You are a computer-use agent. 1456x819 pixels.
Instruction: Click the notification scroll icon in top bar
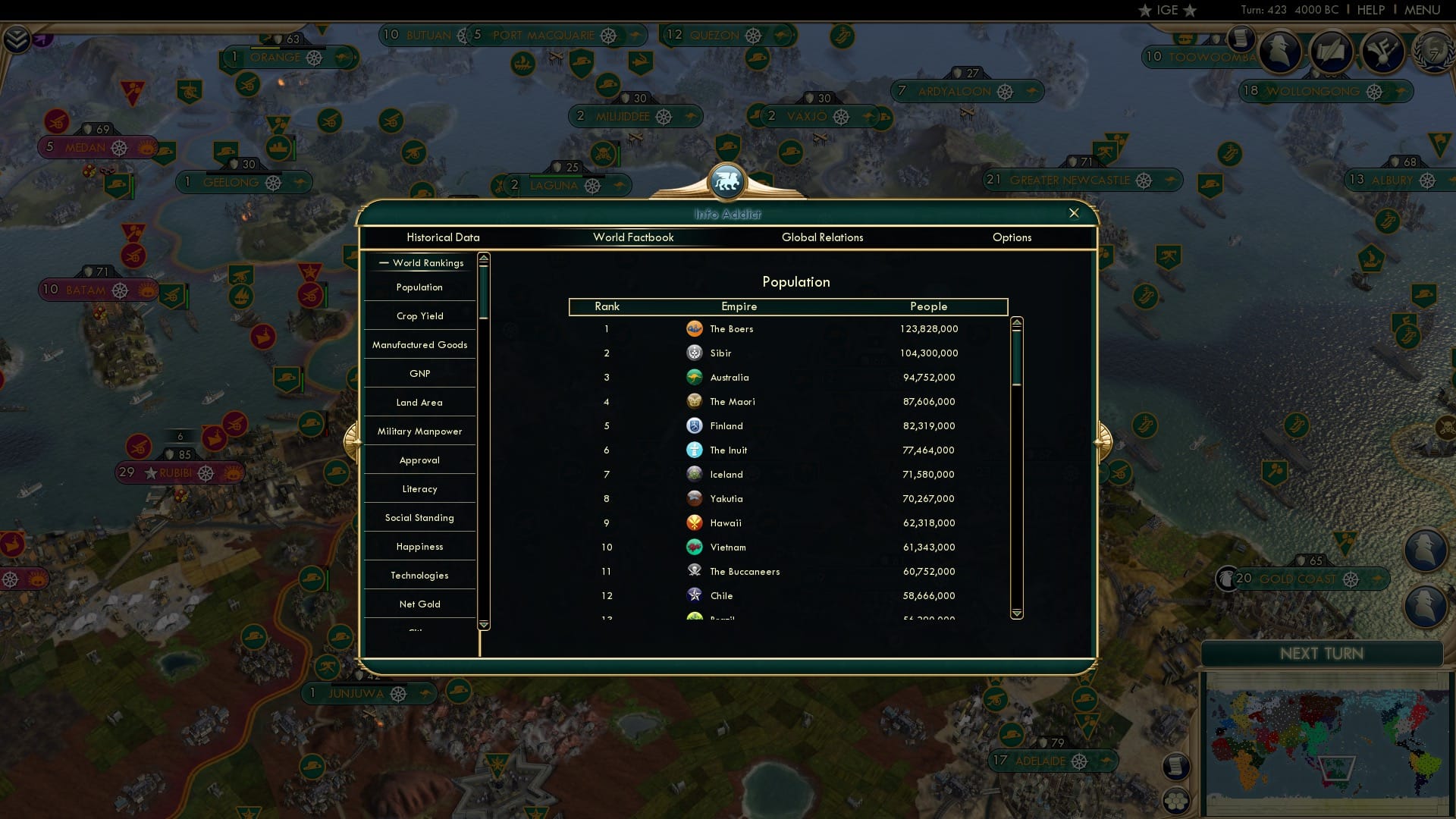(1241, 39)
